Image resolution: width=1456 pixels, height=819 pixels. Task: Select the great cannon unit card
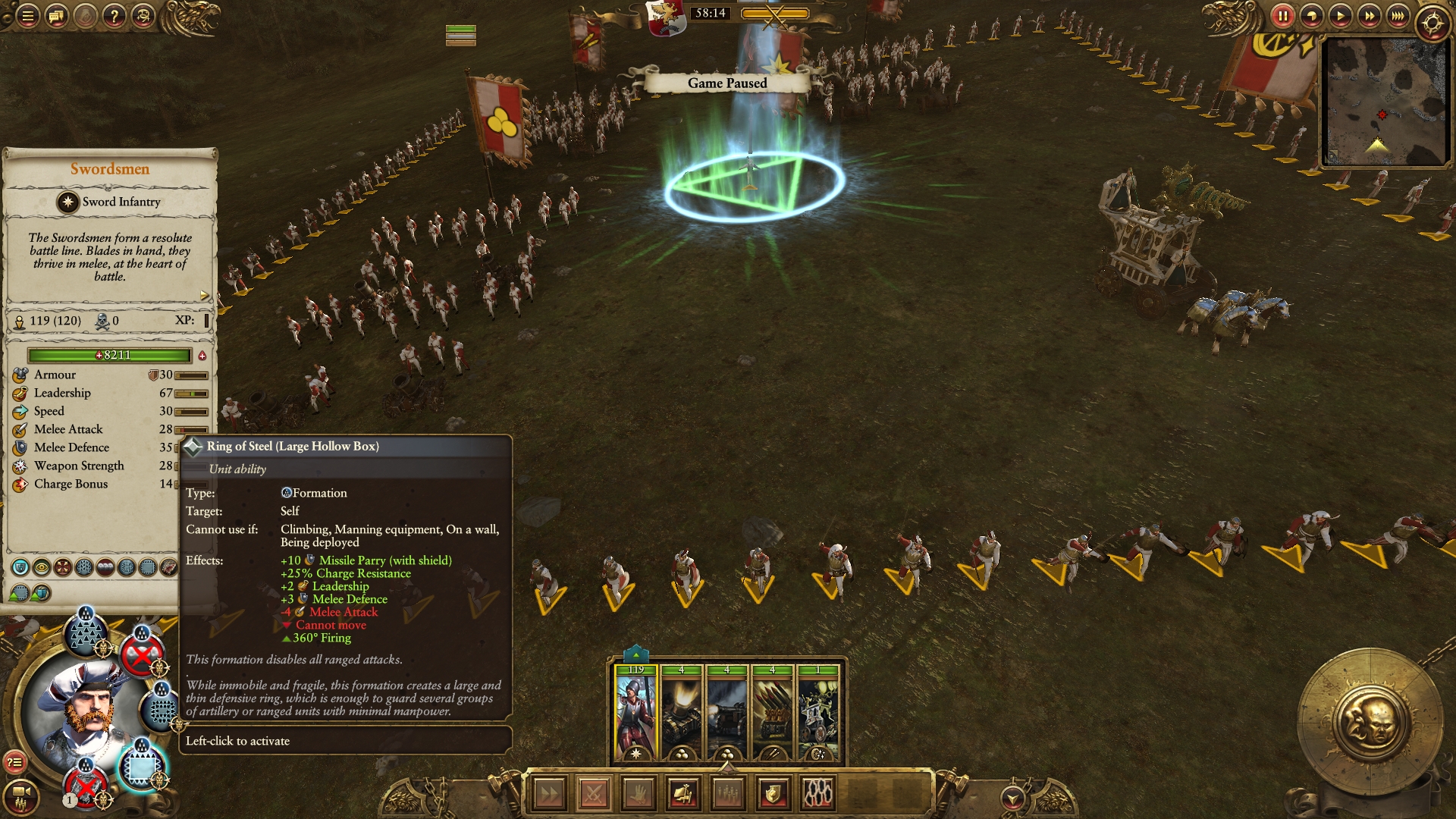click(x=726, y=713)
